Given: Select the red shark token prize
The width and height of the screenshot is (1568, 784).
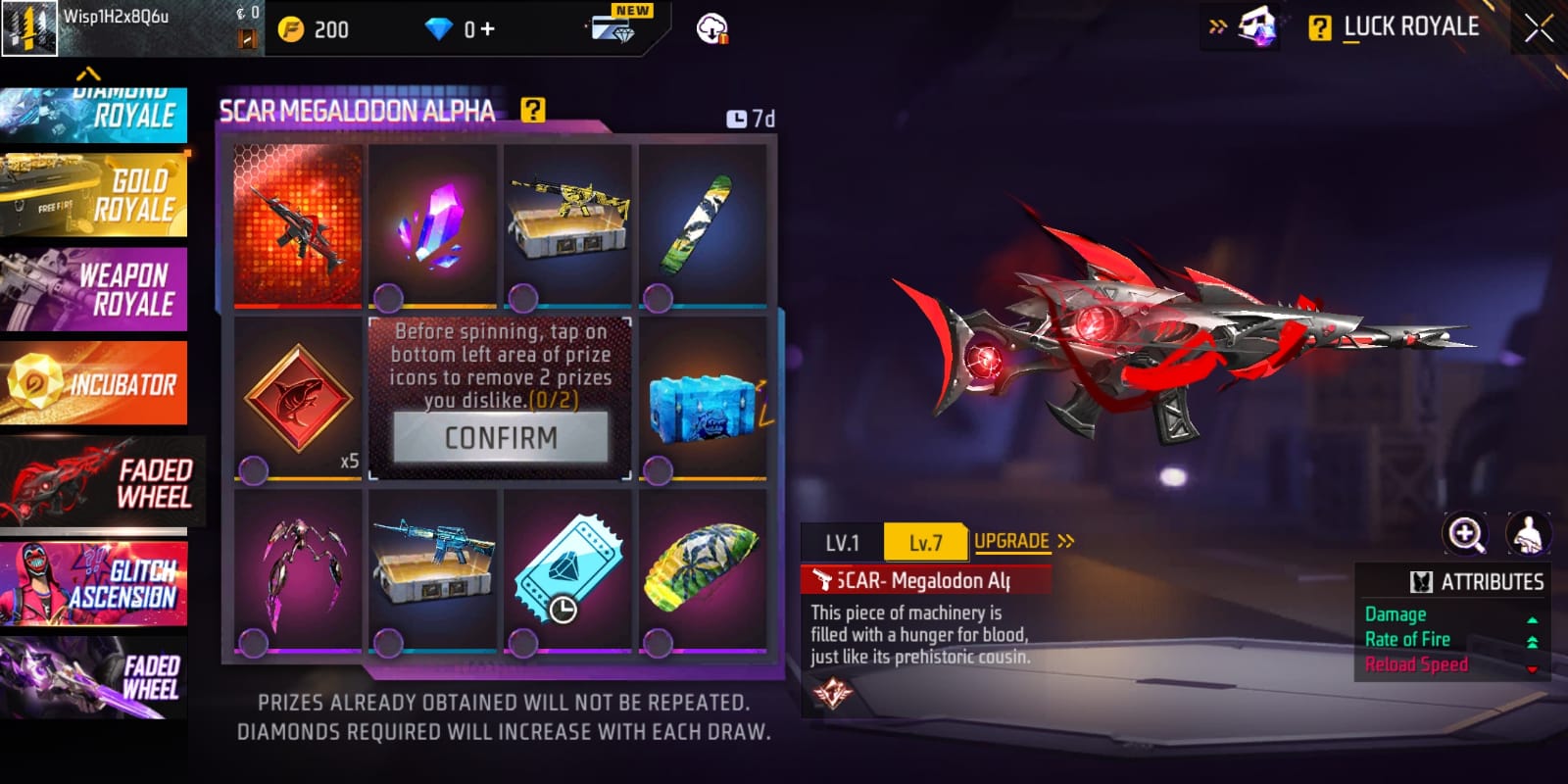Looking at the screenshot, I should (298, 400).
